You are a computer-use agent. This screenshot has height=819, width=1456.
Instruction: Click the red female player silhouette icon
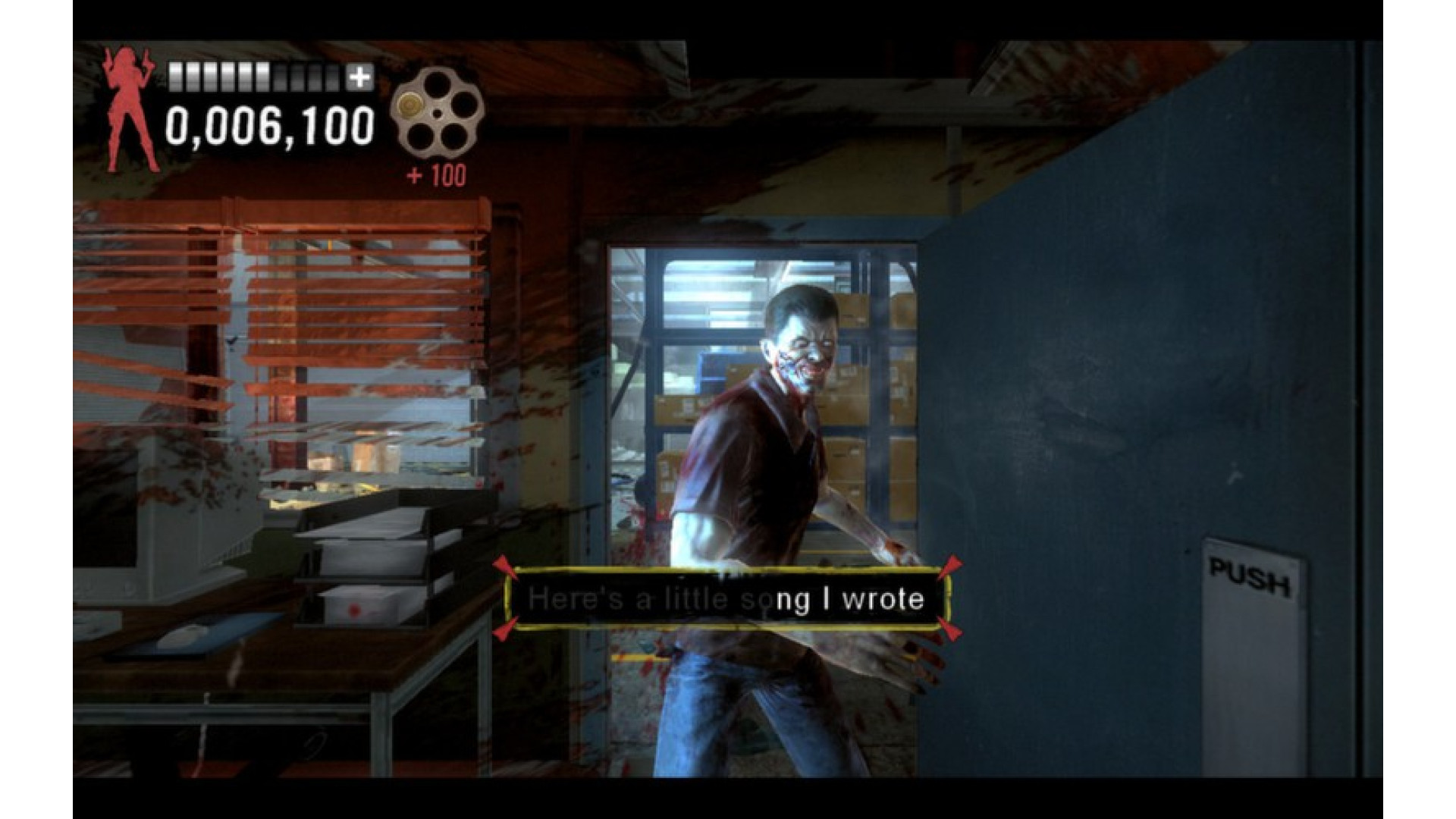130,110
